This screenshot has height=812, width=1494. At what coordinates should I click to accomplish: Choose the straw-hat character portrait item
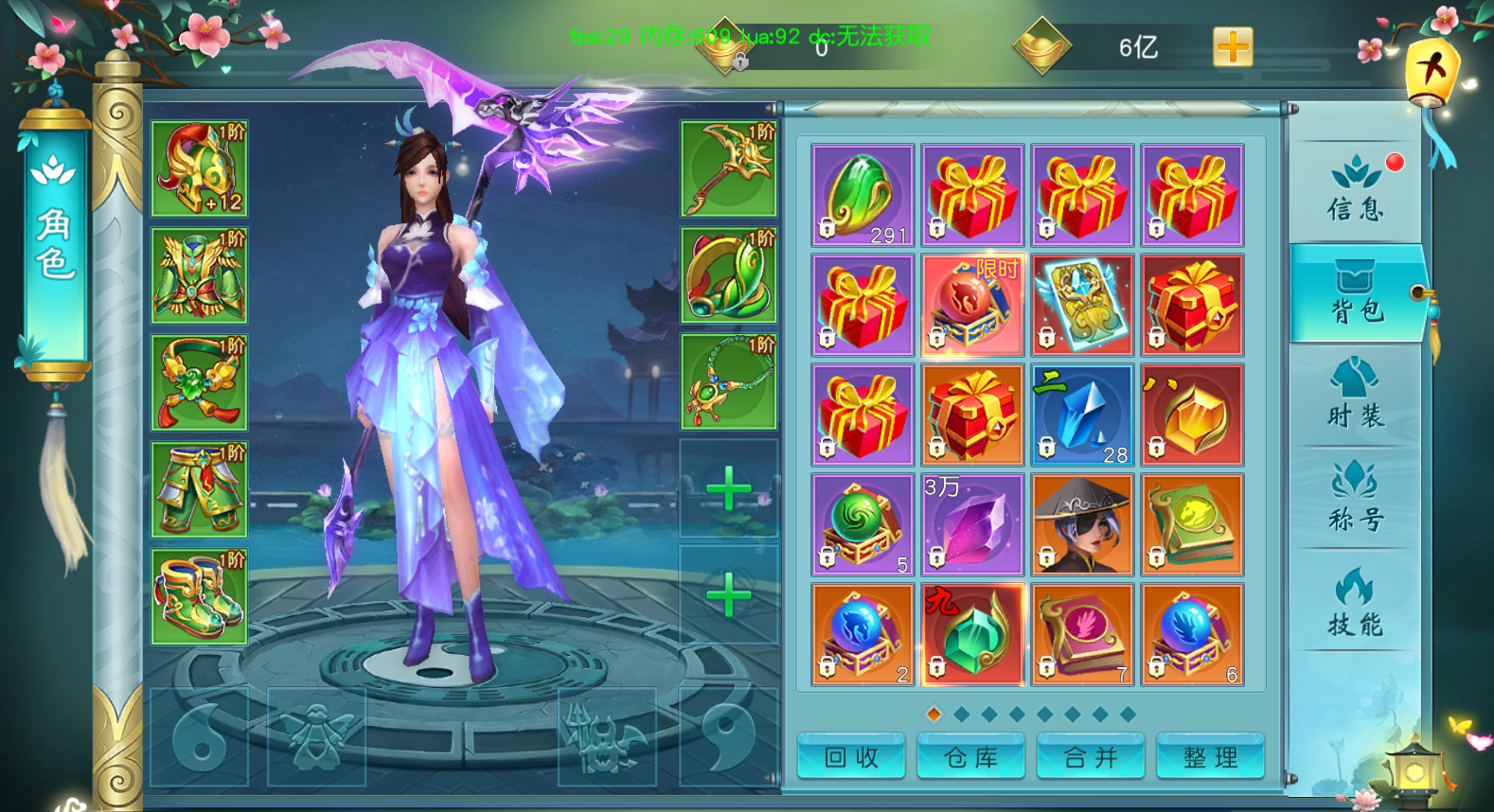(1082, 525)
